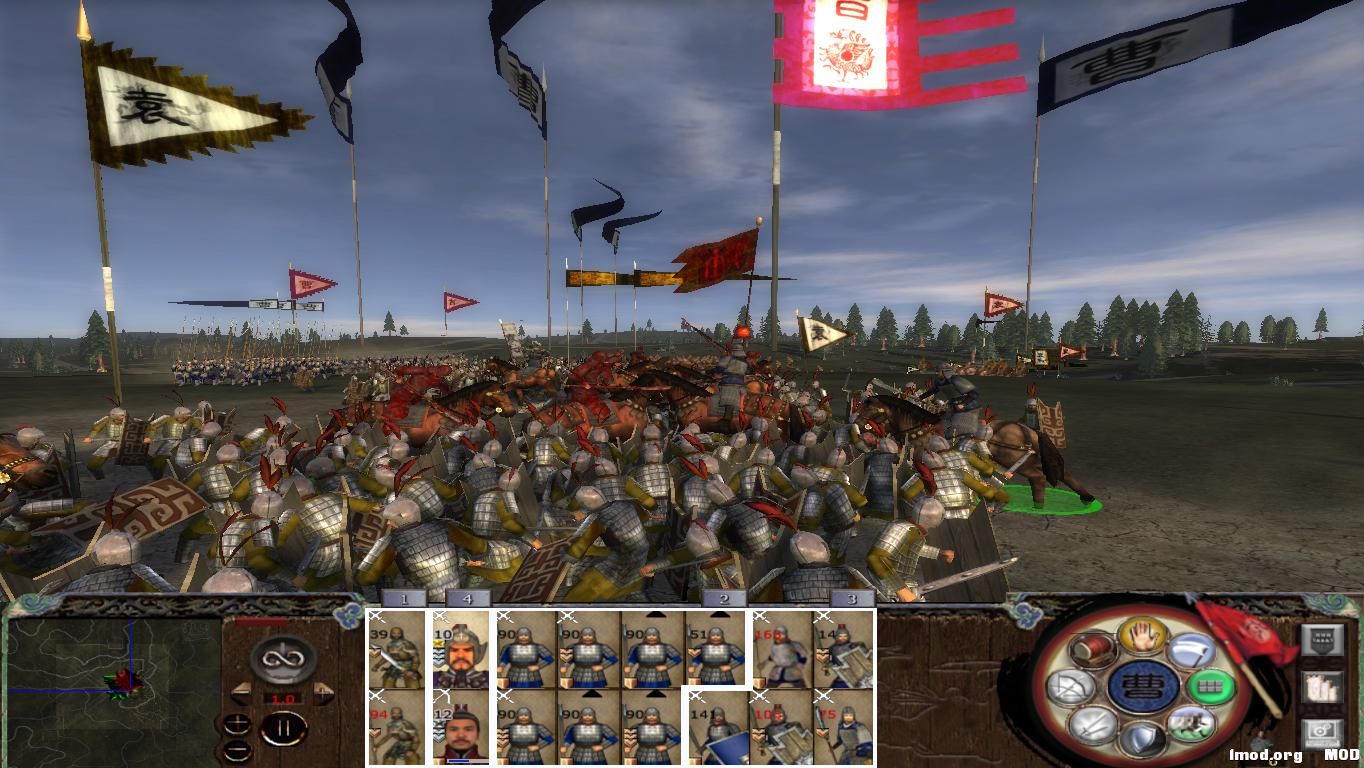Click the bow icon for missile fire
Screen dimensions: 1364x768
tap(1069, 687)
